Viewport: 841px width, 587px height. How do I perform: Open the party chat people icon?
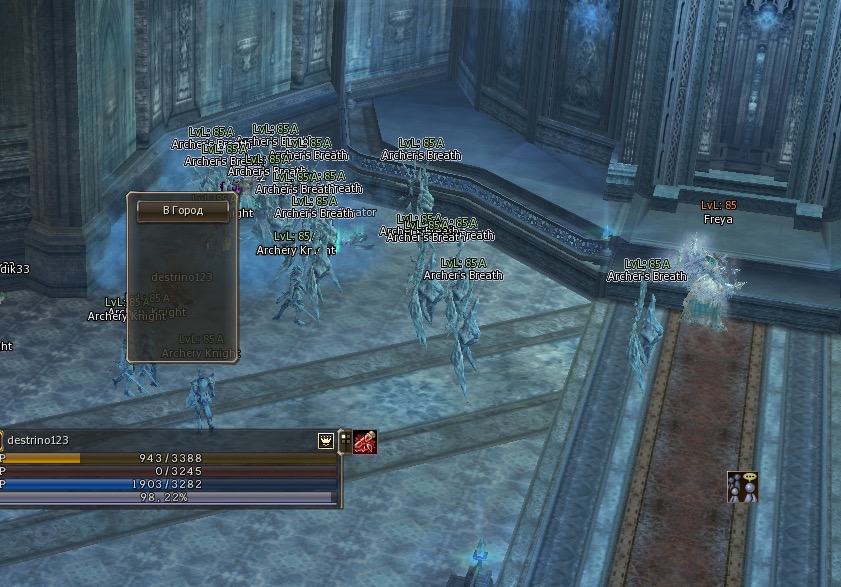pos(742,487)
